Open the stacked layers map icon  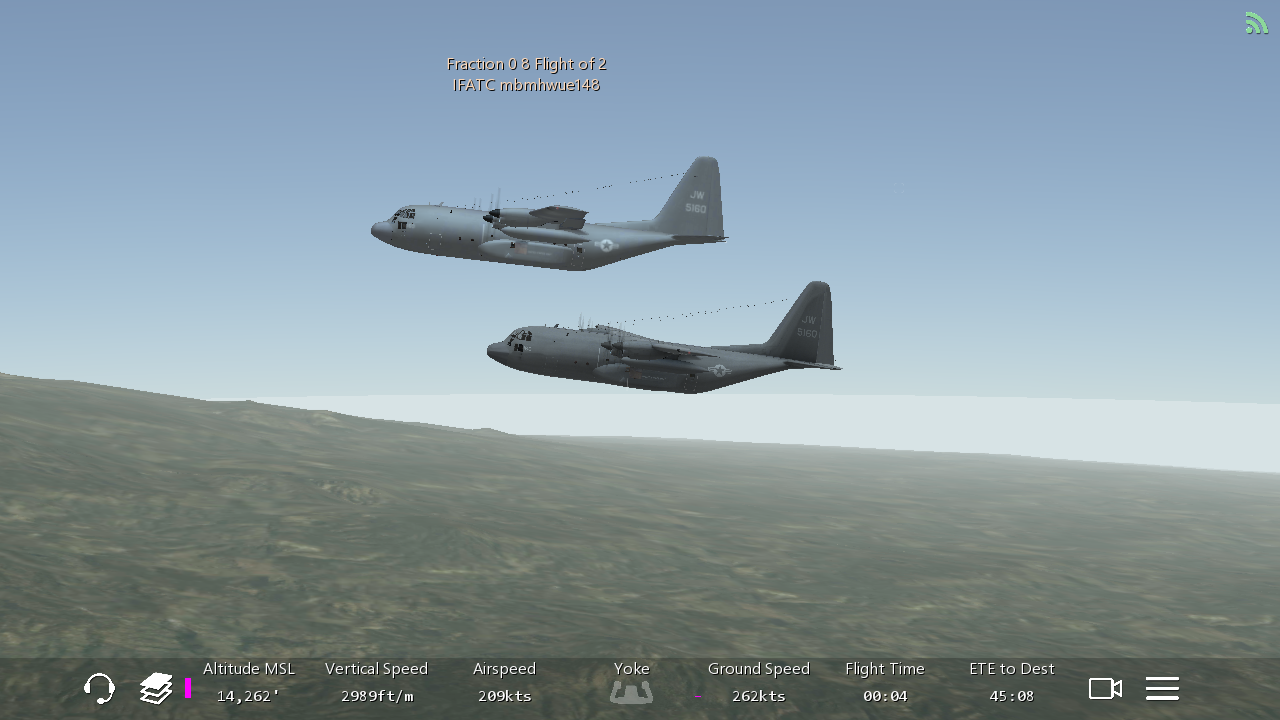coord(156,688)
